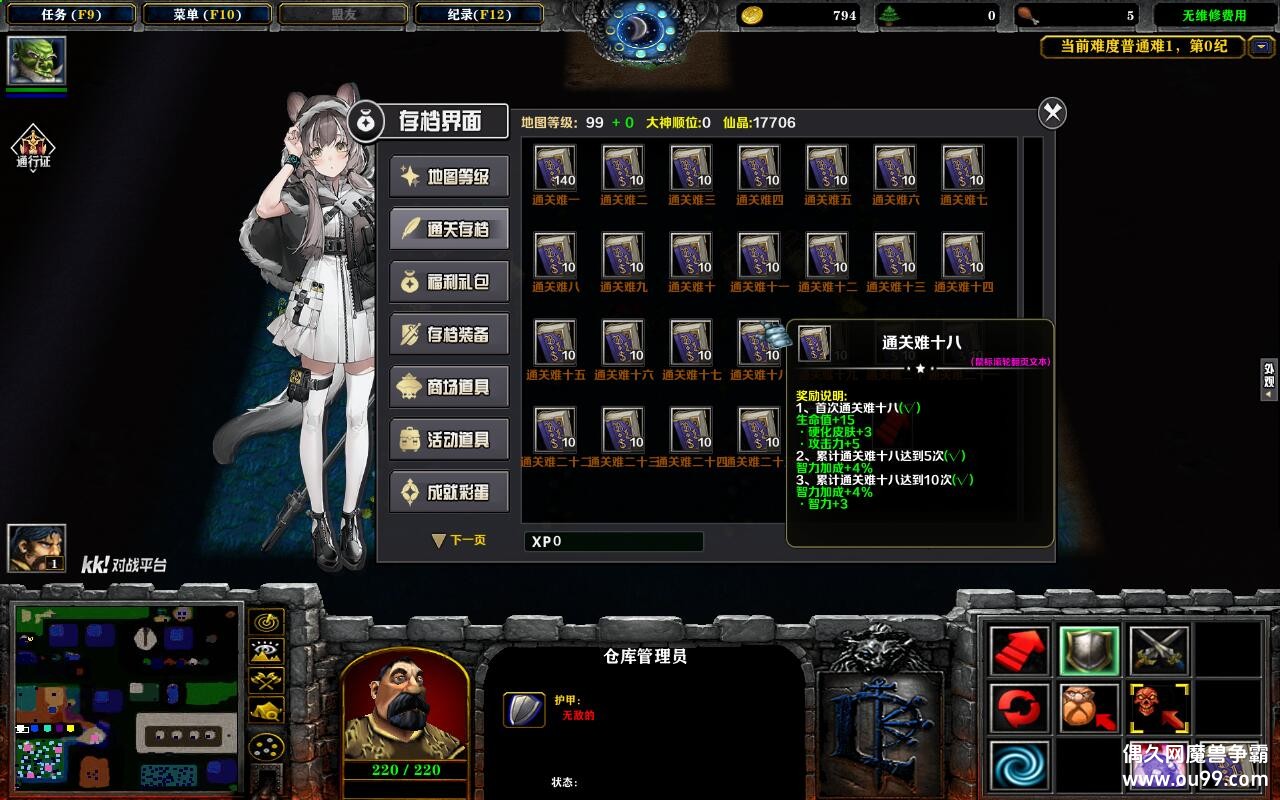Choose the 通关难七 book slot

[963, 168]
